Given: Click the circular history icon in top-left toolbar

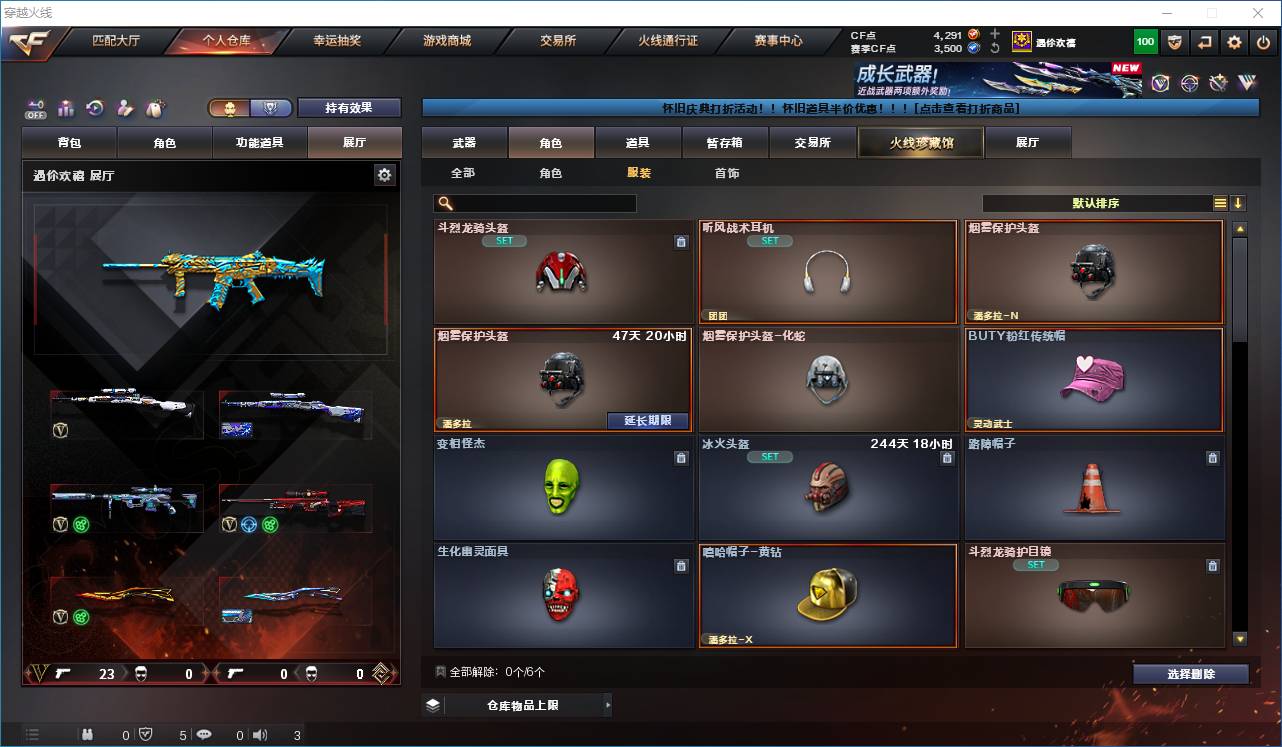Looking at the screenshot, I should (x=94, y=107).
